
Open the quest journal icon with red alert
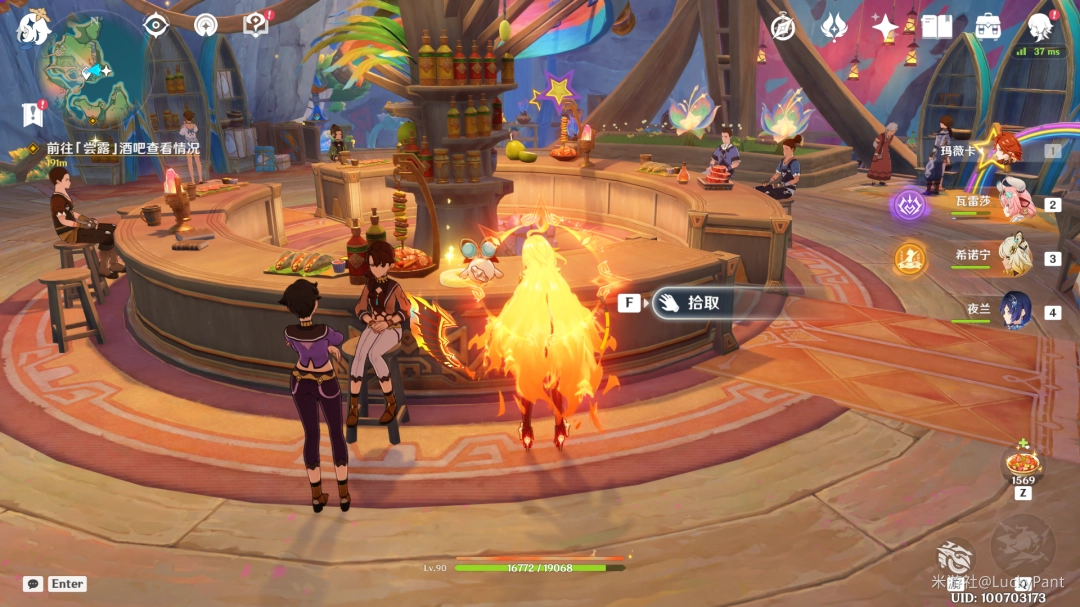click(x=256, y=26)
